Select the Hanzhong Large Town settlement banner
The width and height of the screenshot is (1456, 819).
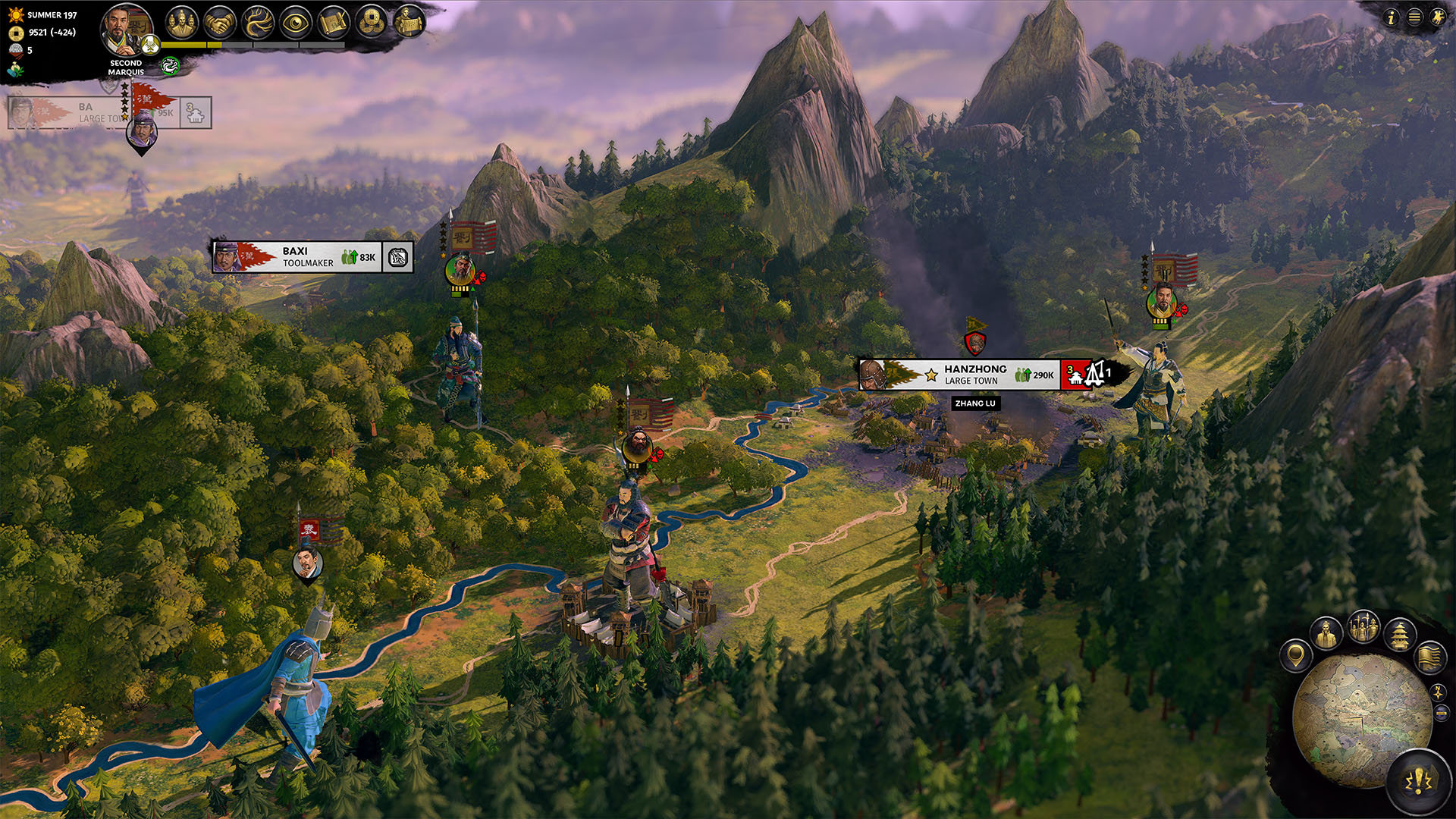974,375
